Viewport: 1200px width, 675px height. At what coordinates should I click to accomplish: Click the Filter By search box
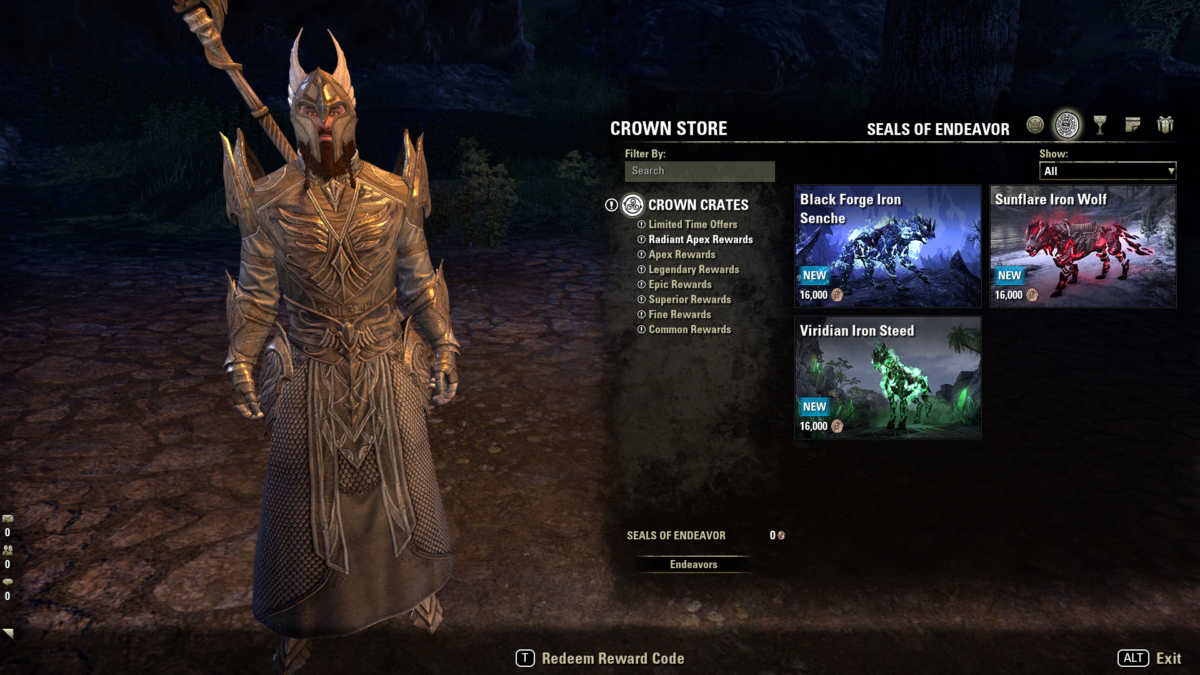tap(700, 171)
